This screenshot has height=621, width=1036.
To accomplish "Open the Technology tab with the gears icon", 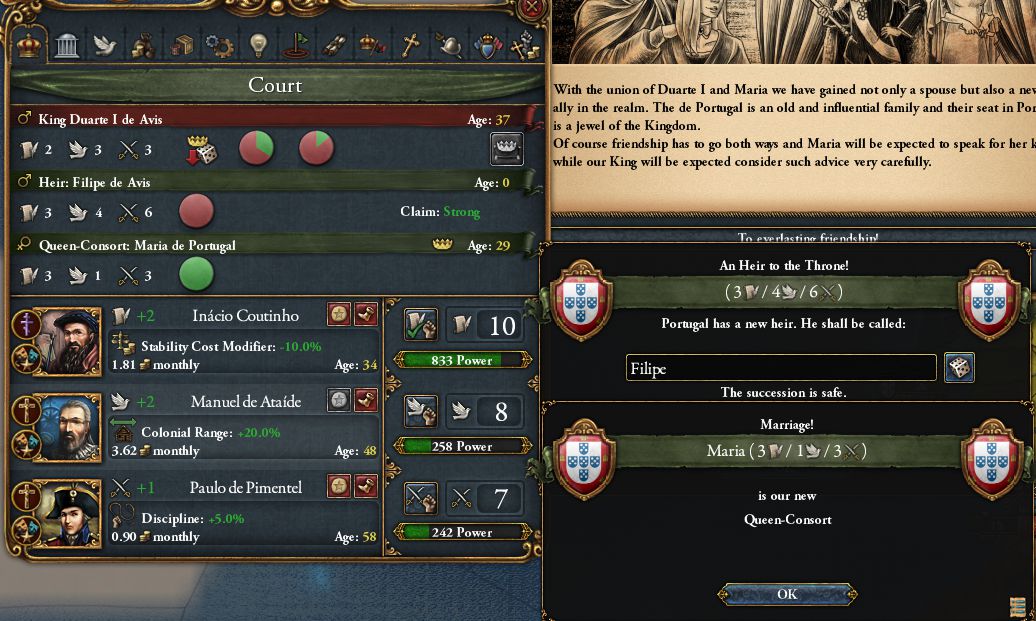I will point(220,45).
